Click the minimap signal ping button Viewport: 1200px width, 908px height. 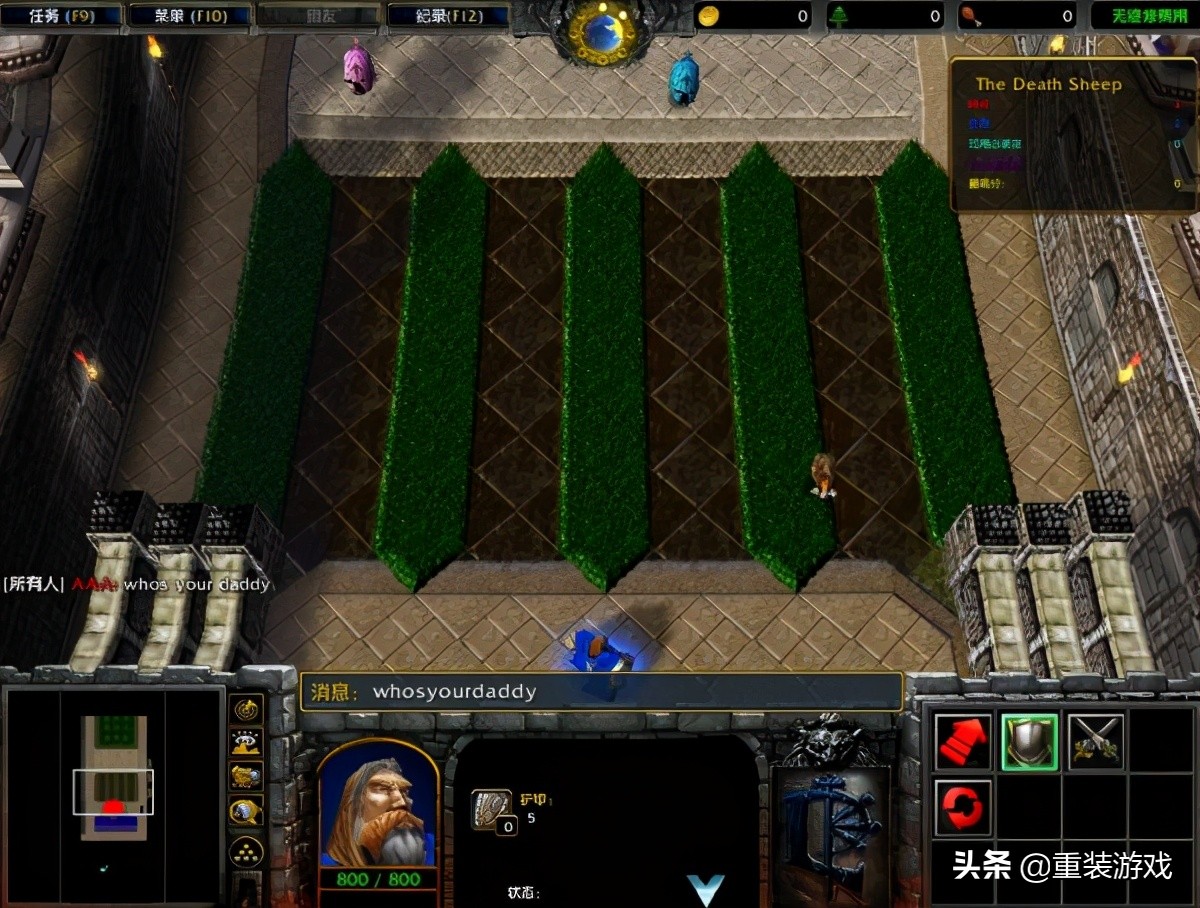click(x=246, y=709)
